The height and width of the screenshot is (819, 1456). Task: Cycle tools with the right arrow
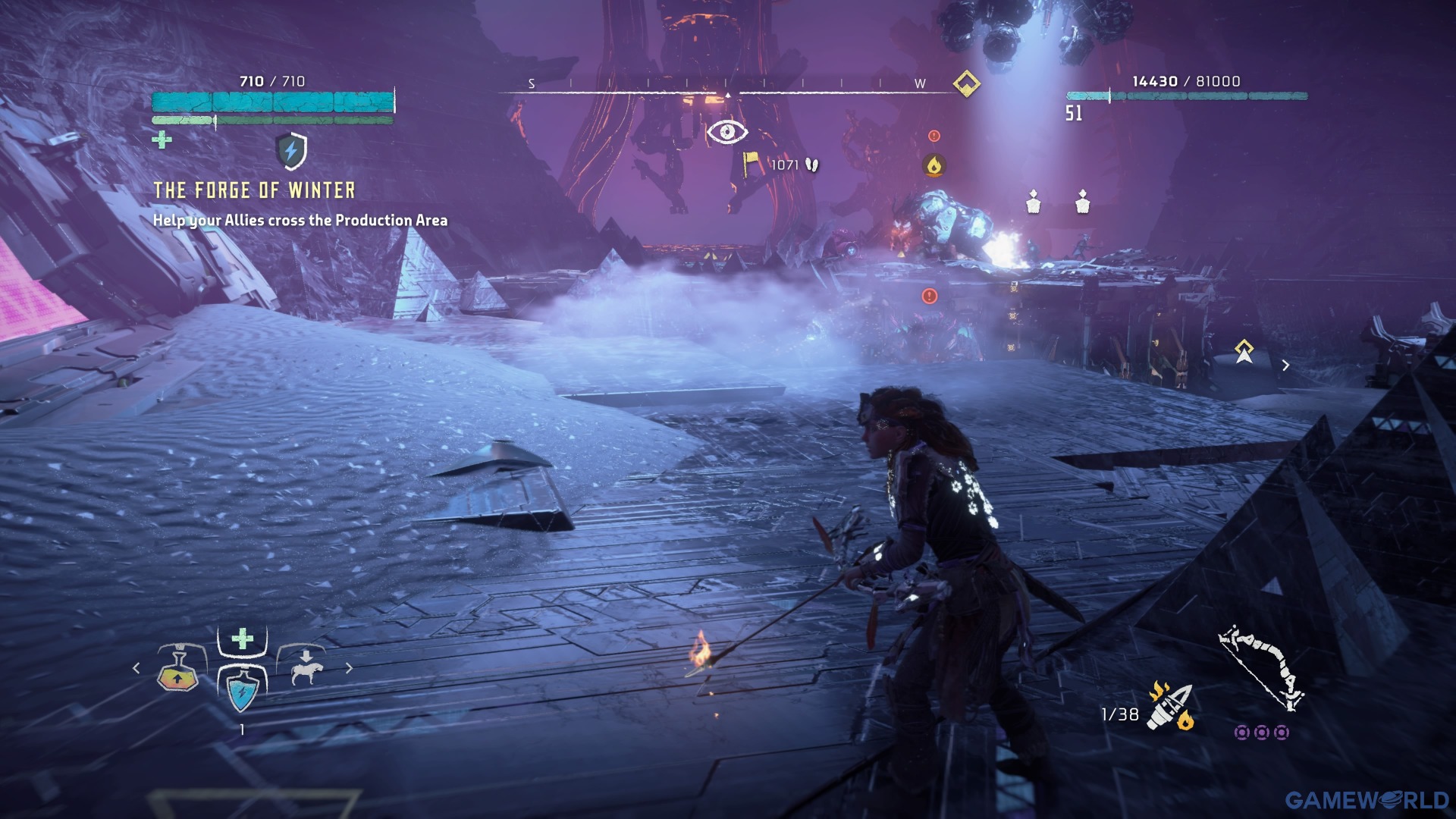pos(349,668)
